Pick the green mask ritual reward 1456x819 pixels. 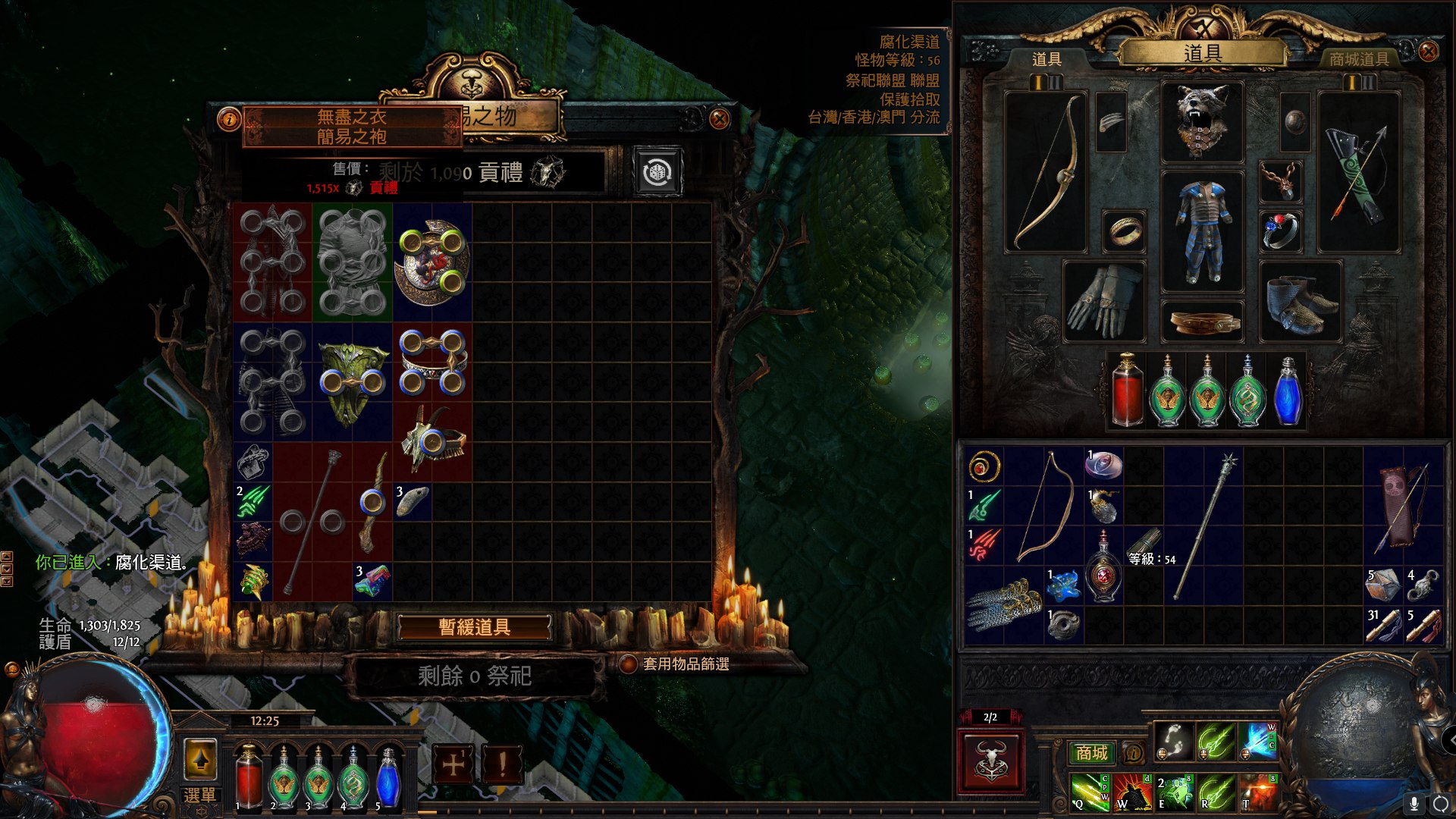352,381
